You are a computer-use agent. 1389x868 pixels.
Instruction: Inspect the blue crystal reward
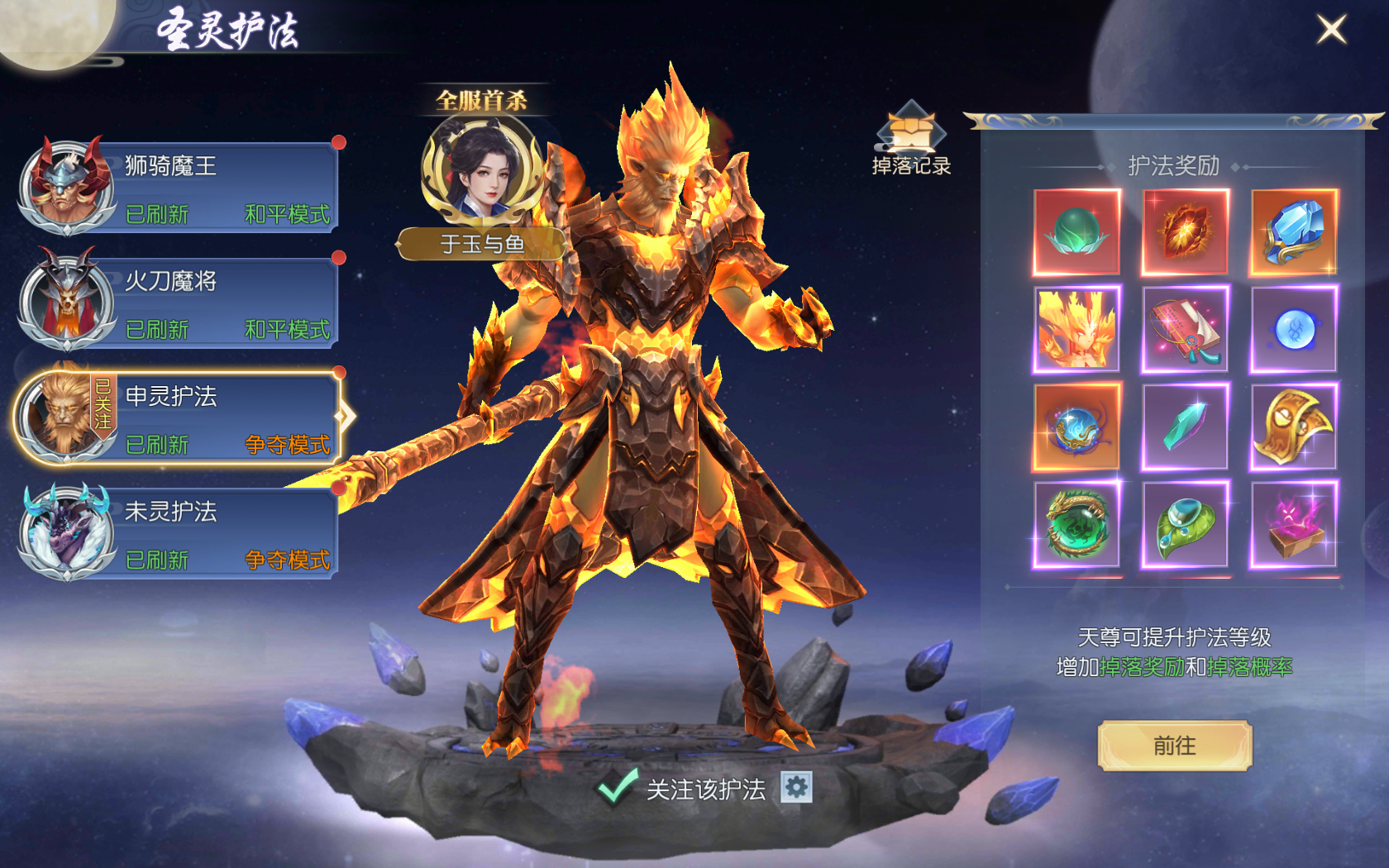1294,232
